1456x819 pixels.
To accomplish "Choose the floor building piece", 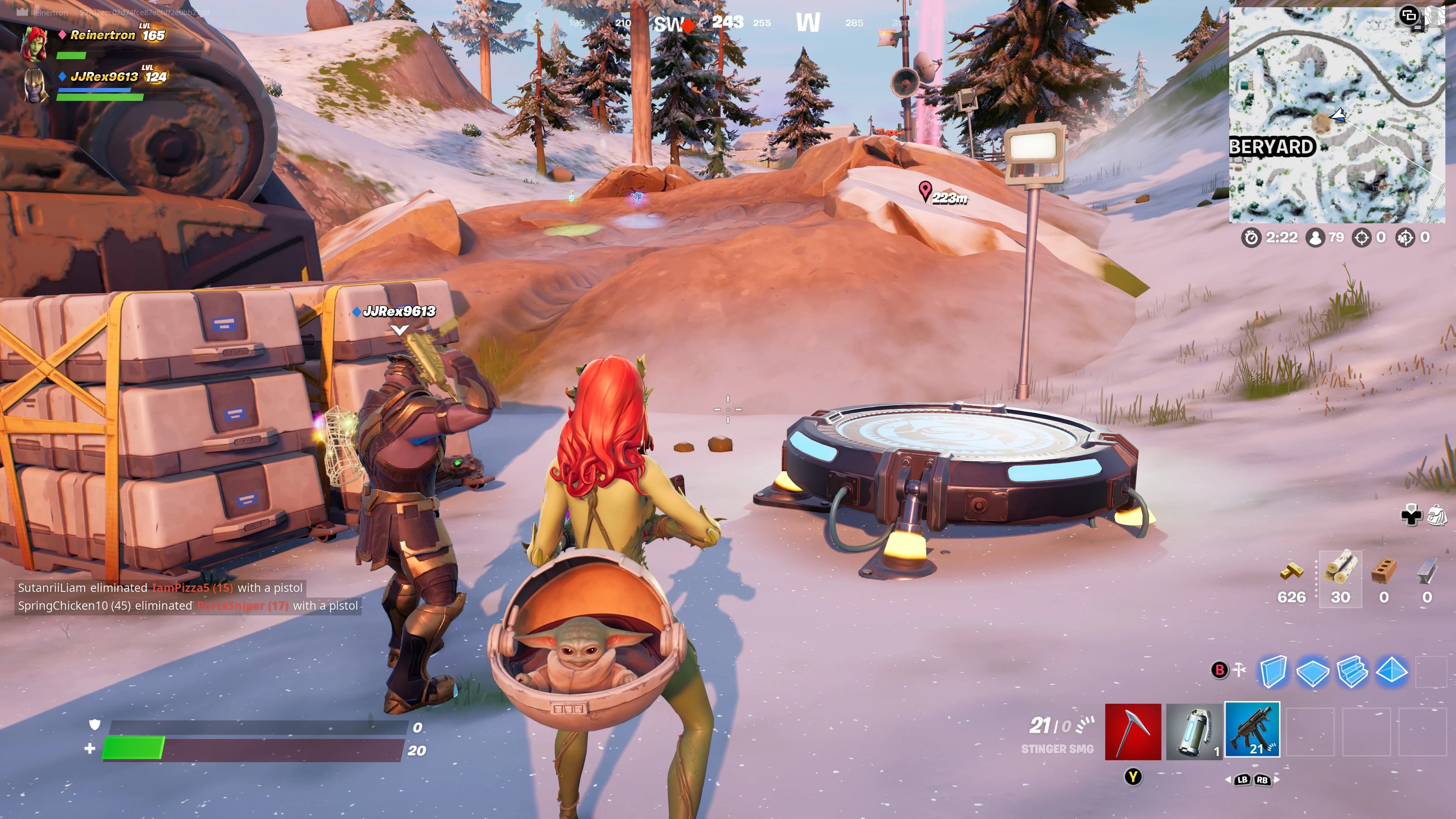I will 1312,672.
